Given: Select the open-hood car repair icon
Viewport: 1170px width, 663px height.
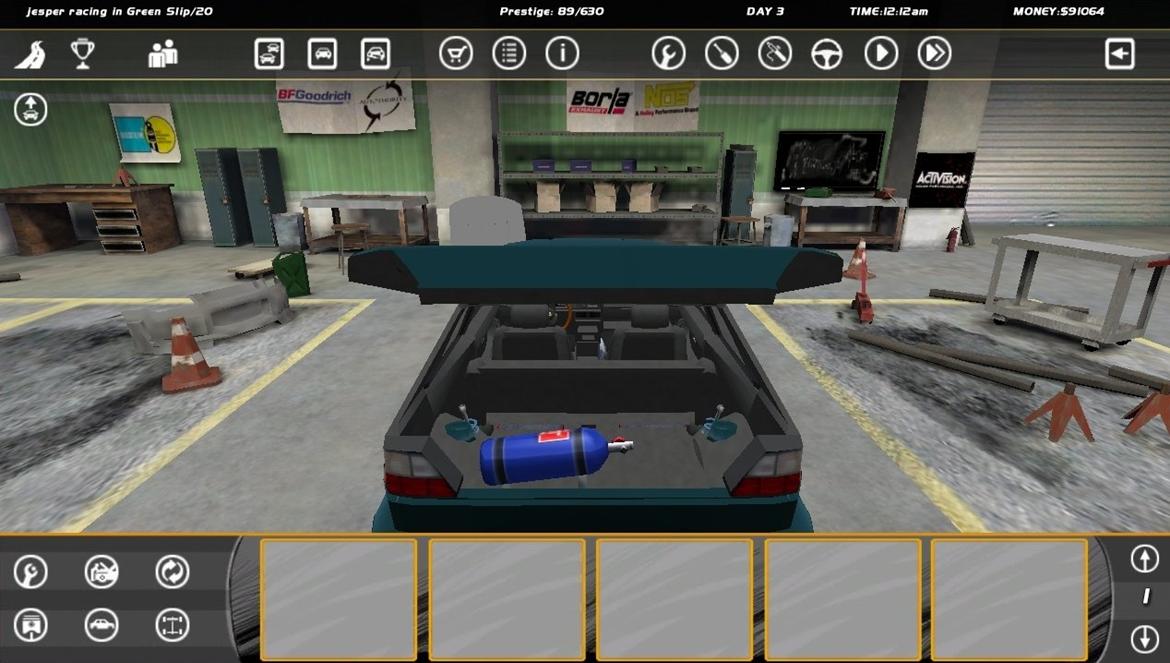Looking at the screenshot, I should [x=101, y=572].
